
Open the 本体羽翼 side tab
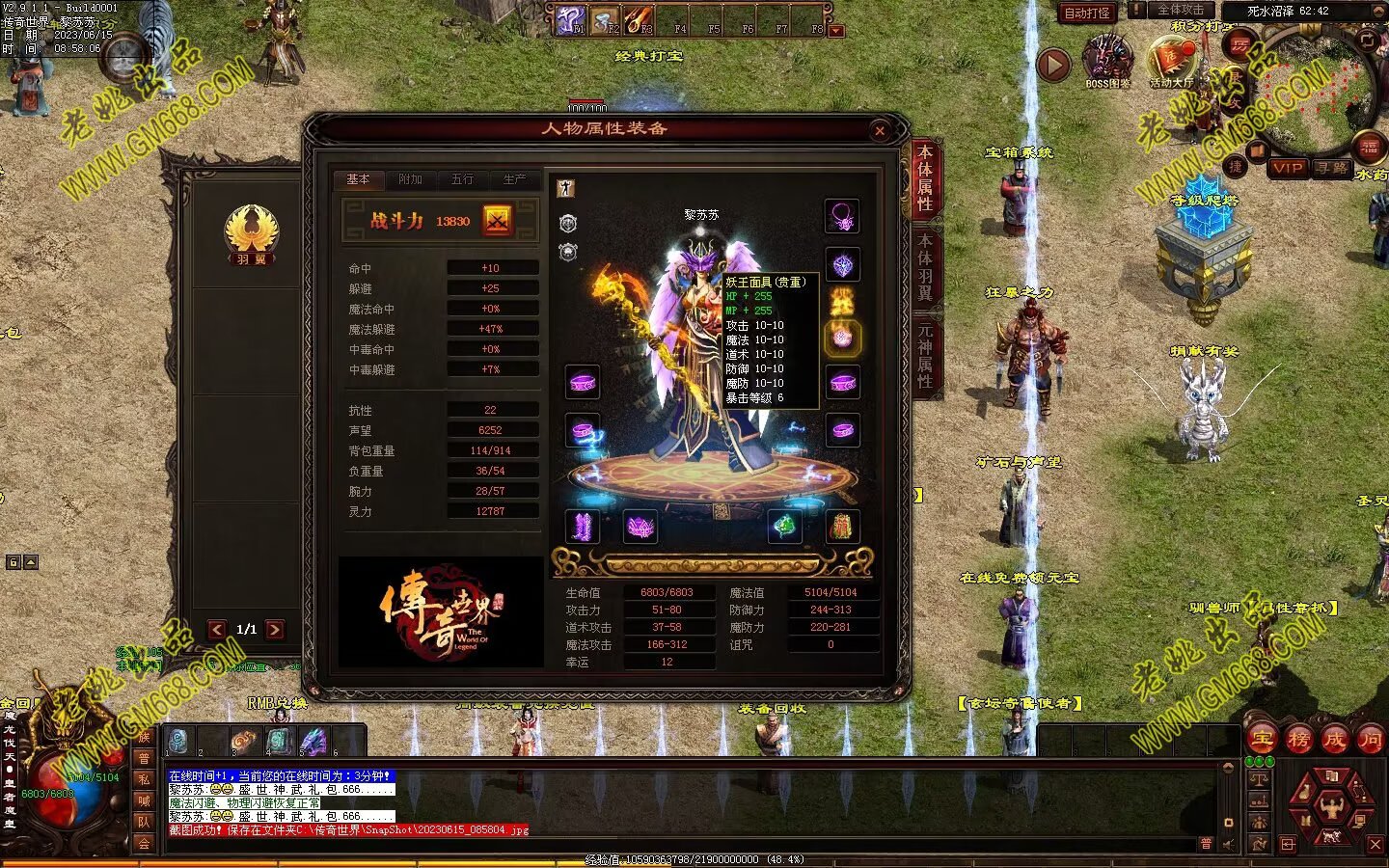[925, 266]
